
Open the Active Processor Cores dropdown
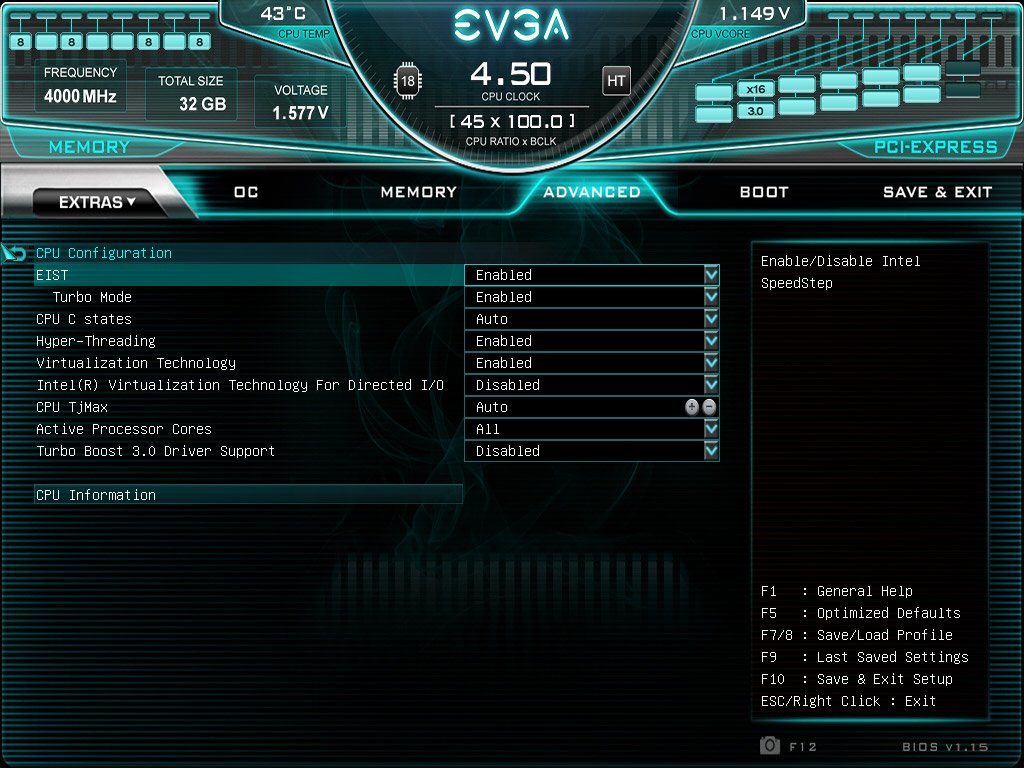coord(711,429)
